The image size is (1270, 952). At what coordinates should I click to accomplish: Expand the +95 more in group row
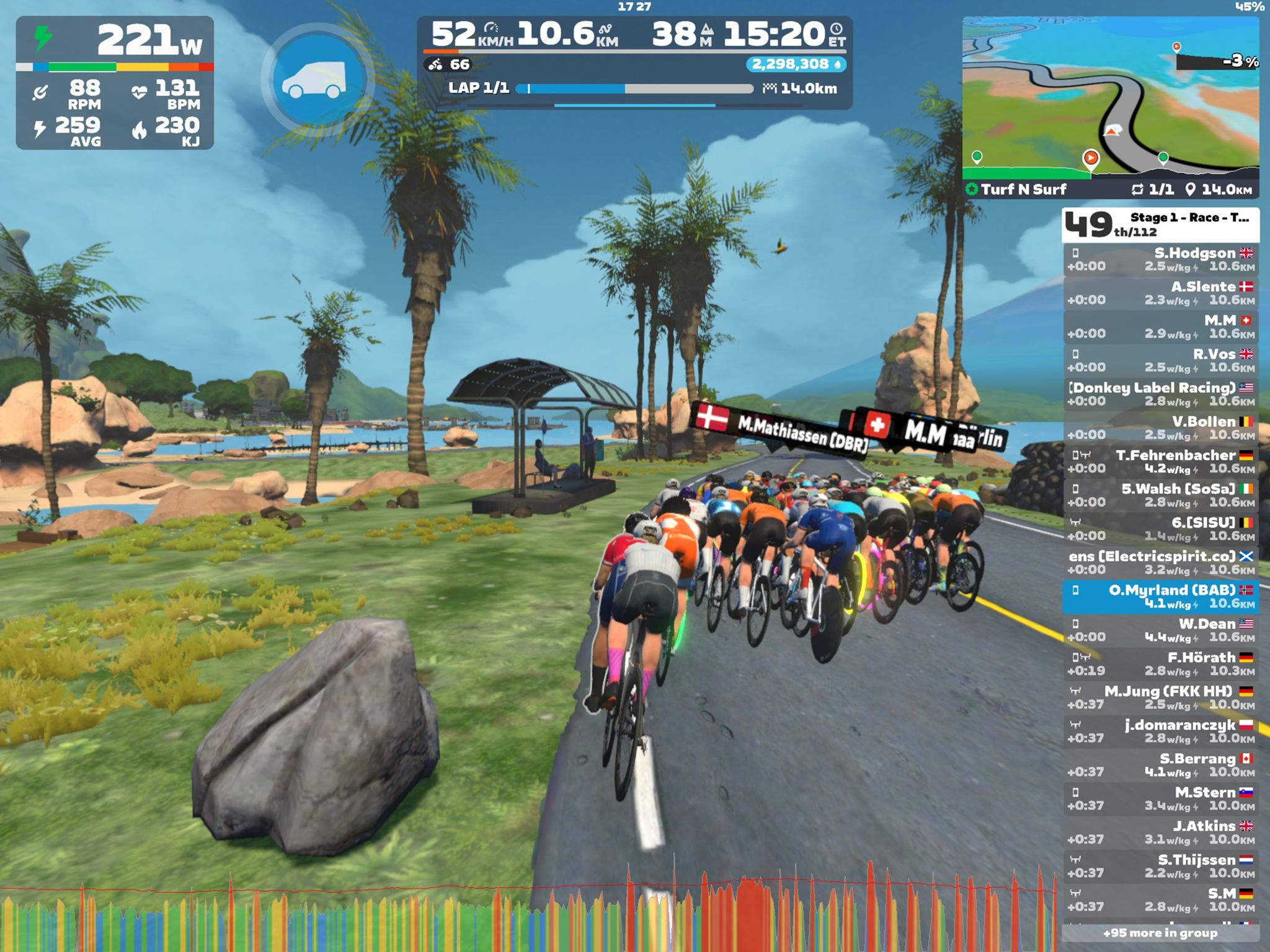pos(1160,933)
